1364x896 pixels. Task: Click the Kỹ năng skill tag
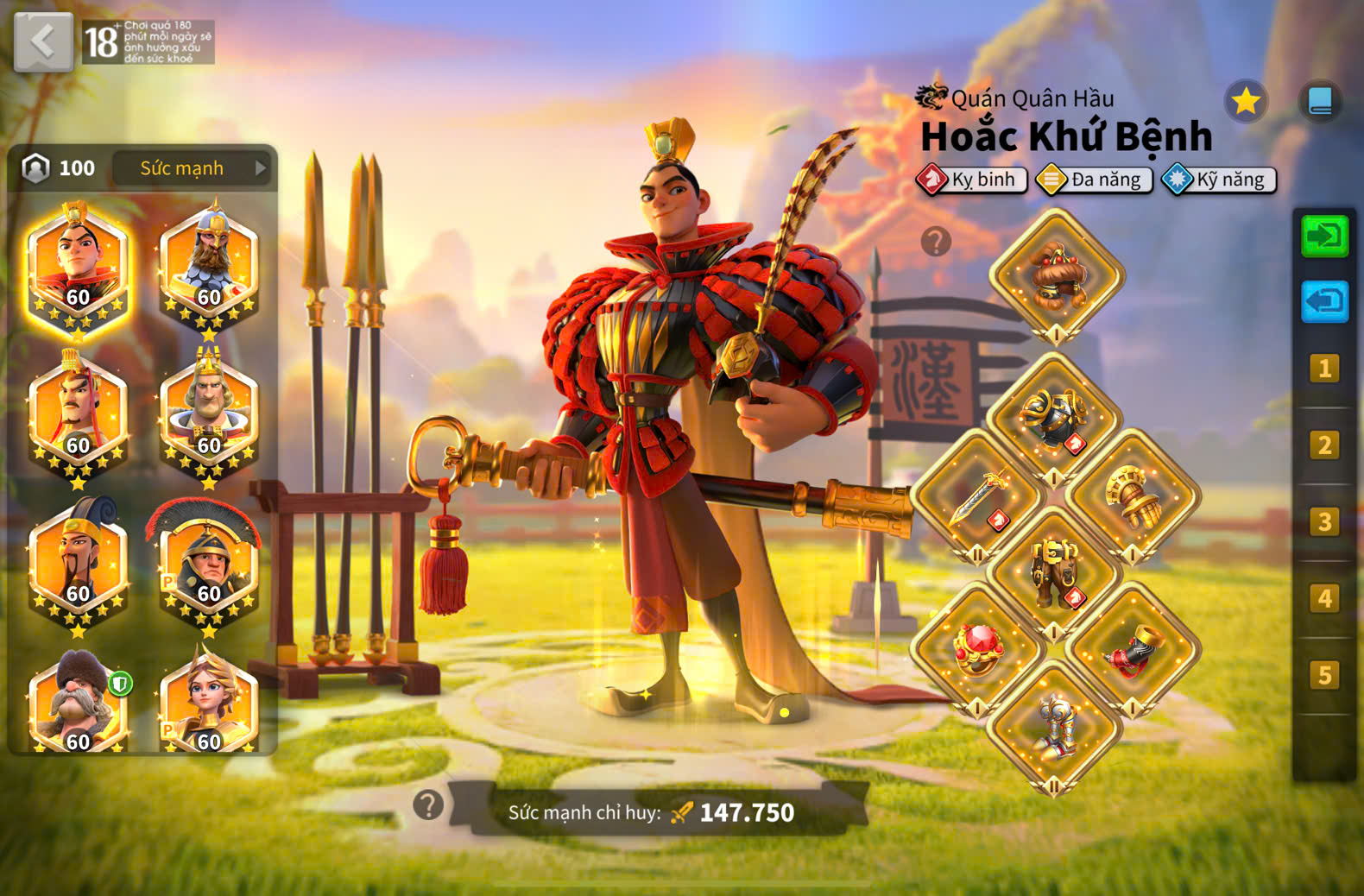point(1219,180)
